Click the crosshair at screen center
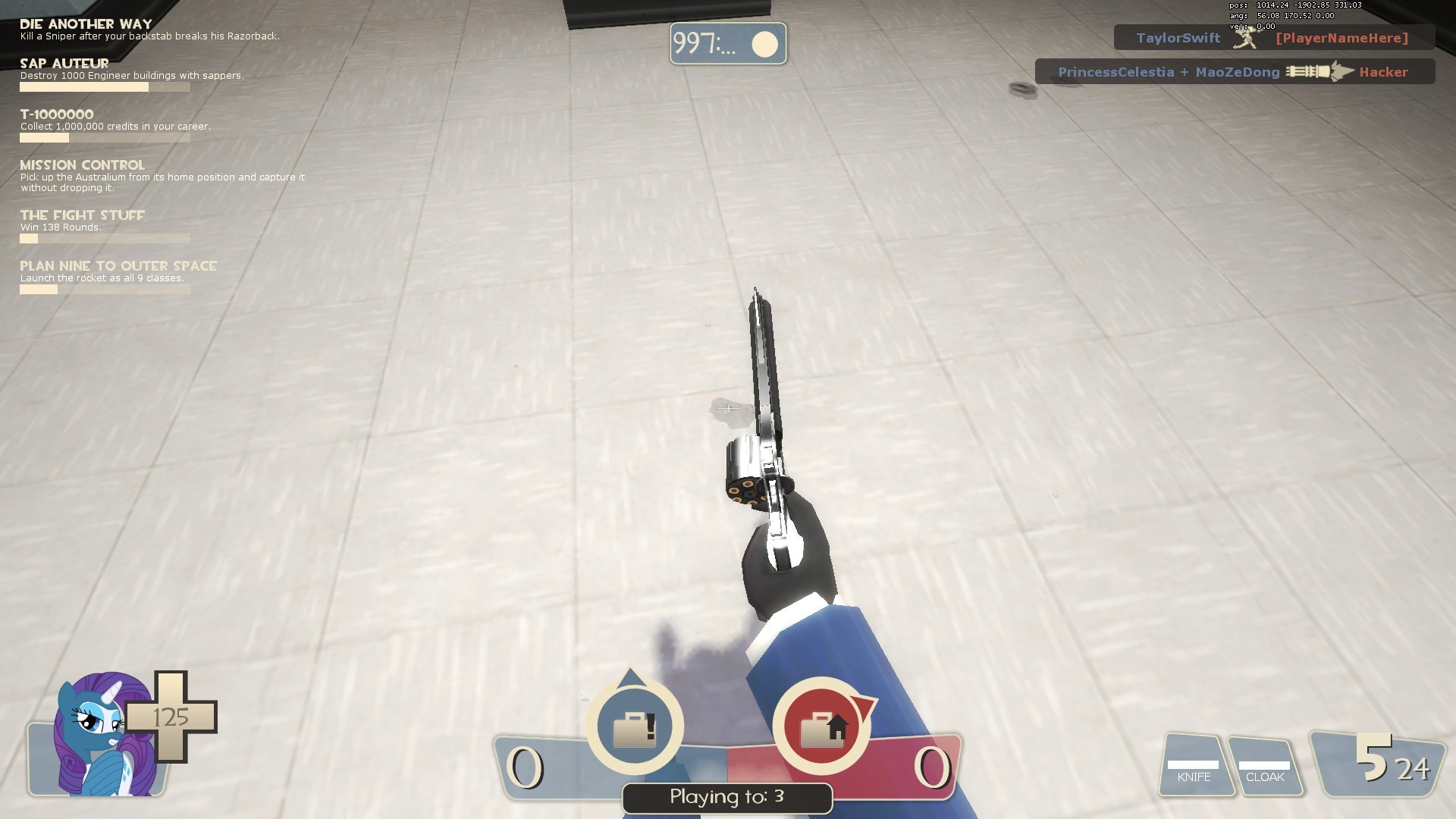This screenshot has height=819, width=1456. 728,408
